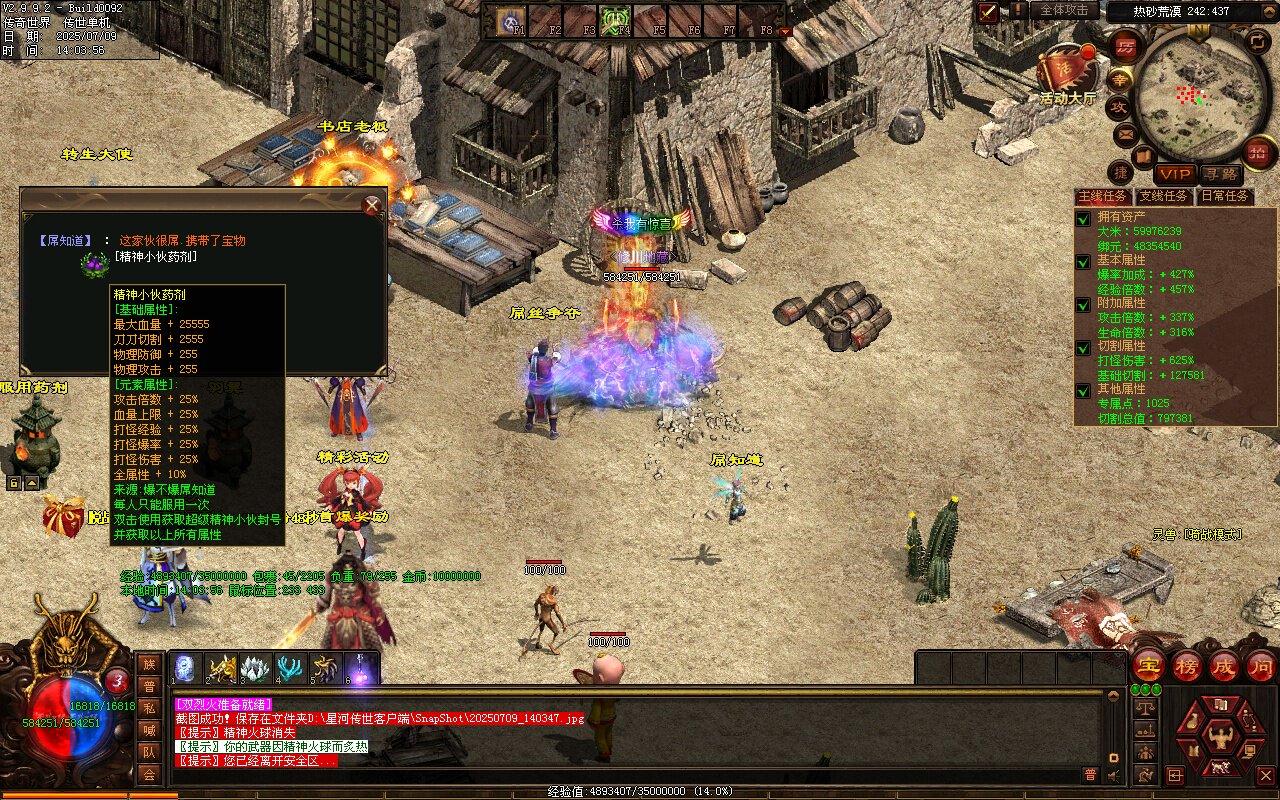Open the 活动大厅 activity hall
This screenshot has height=800, width=1280.
point(1066,70)
